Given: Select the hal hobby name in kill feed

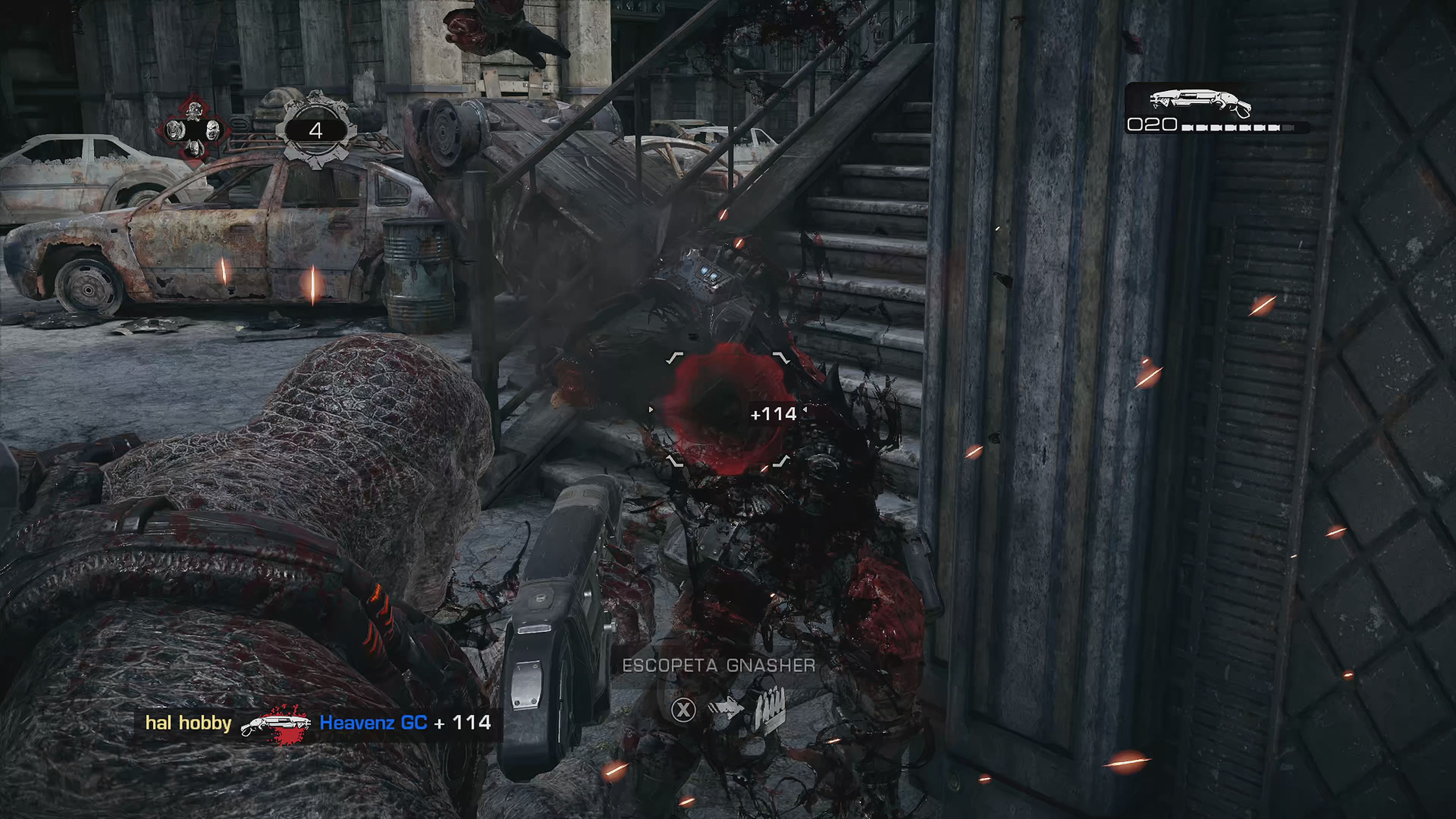Looking at the screenshot, I should tap(189, 723).
